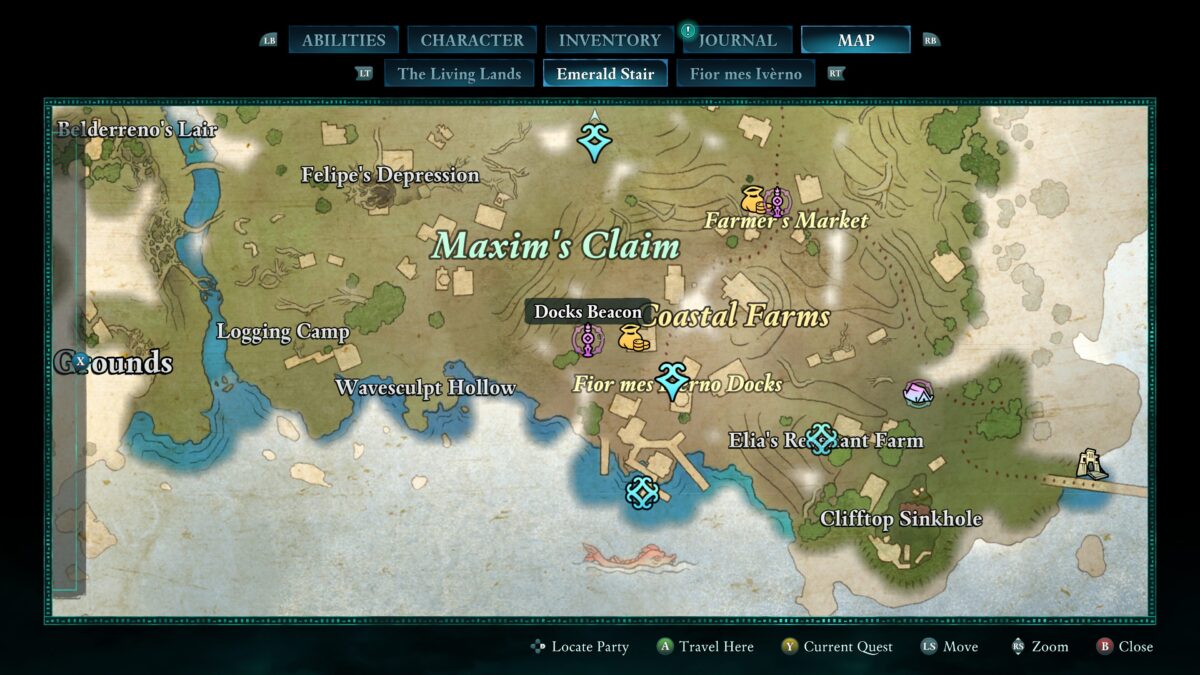Image resolution: width=1200 pixels, height=675 pixels.
Task: Open the Abilities tab
Action: [x=343, y=40]
